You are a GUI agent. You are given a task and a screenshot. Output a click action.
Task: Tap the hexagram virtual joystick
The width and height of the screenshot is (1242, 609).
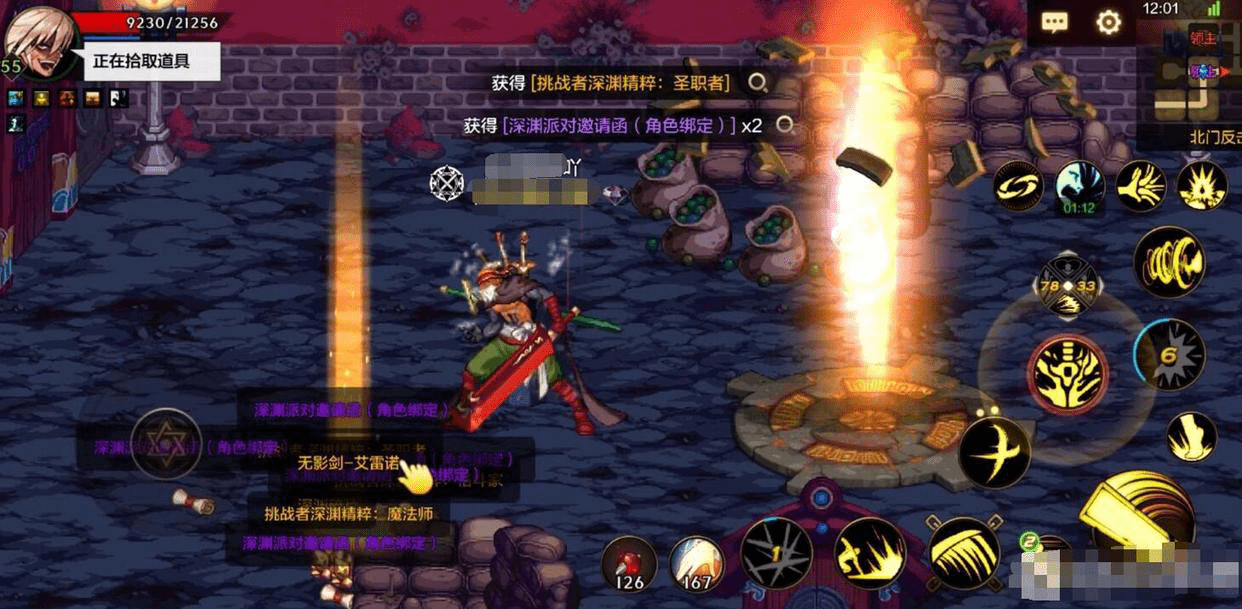166,443
